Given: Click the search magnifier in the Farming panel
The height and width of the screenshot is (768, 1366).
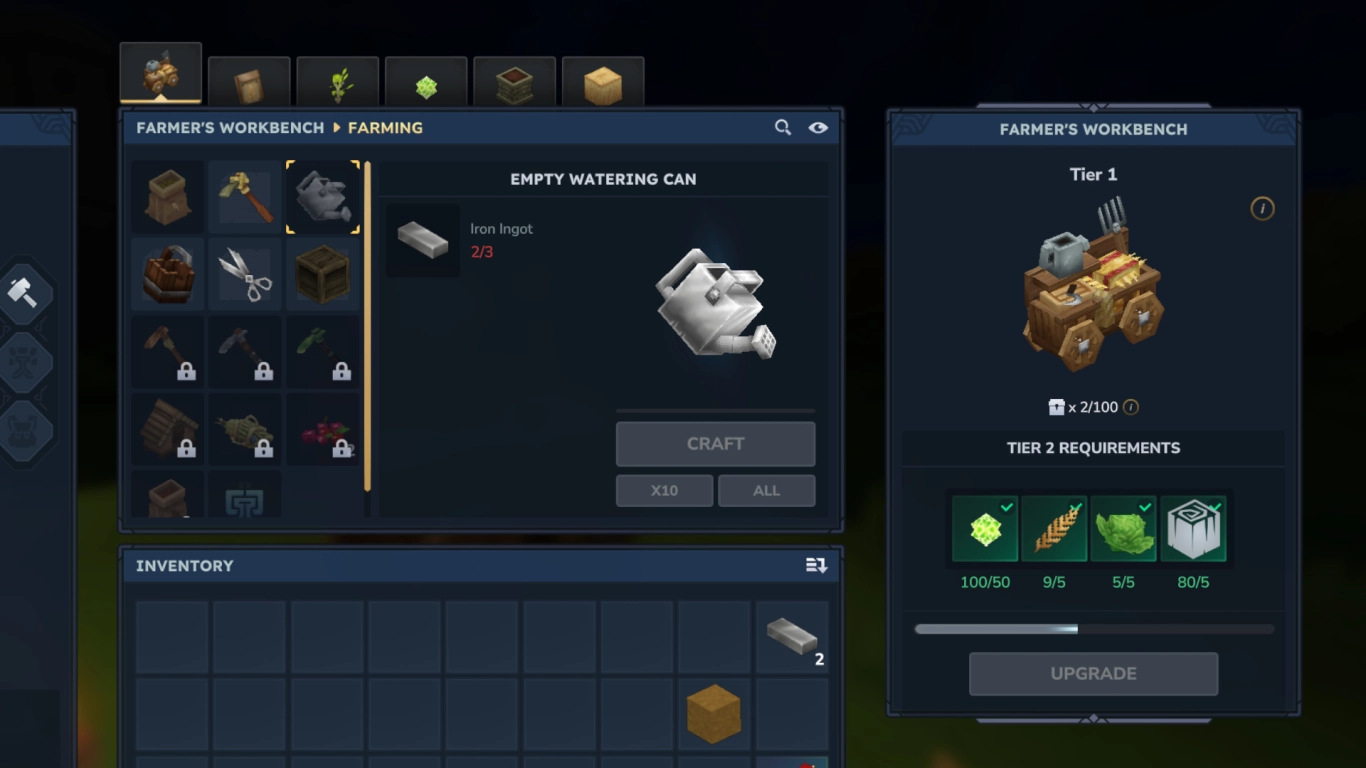Looking at the screenshot, I should (x=783, y=127).
